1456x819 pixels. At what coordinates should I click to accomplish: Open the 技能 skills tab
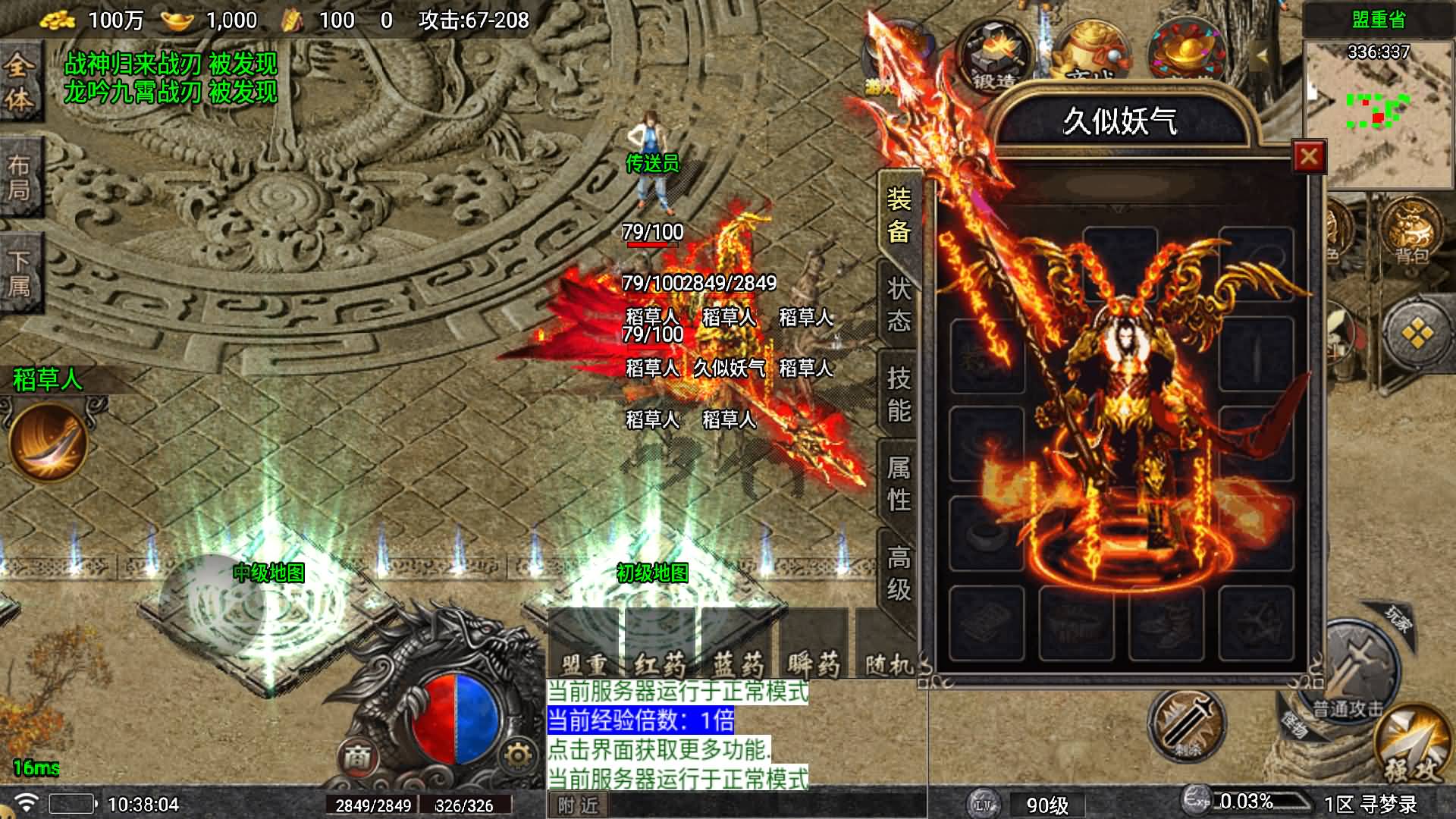coord(899,394)
